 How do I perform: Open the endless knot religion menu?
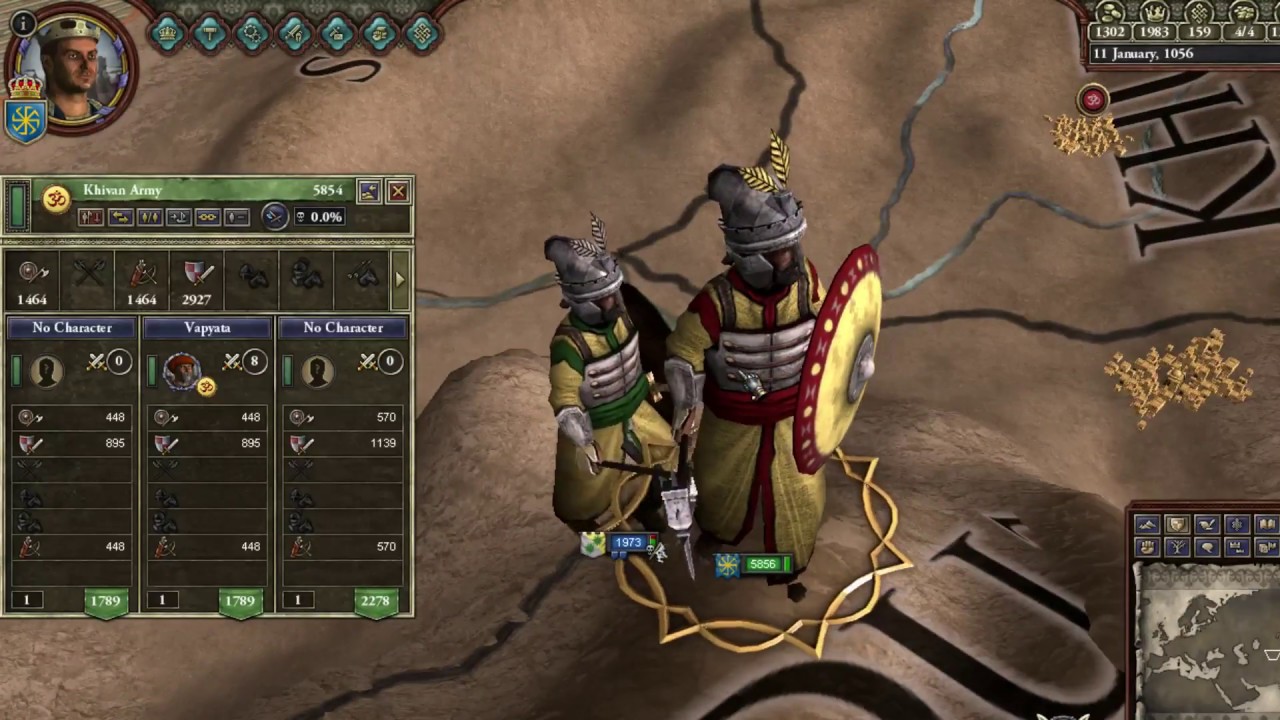click(420, 32)
